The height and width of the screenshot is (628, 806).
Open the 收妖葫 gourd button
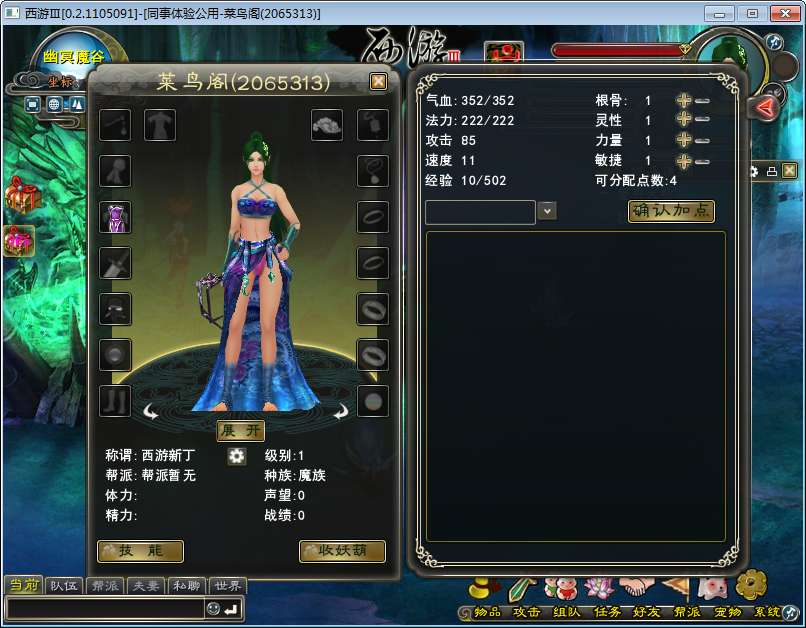coord(342,551)
